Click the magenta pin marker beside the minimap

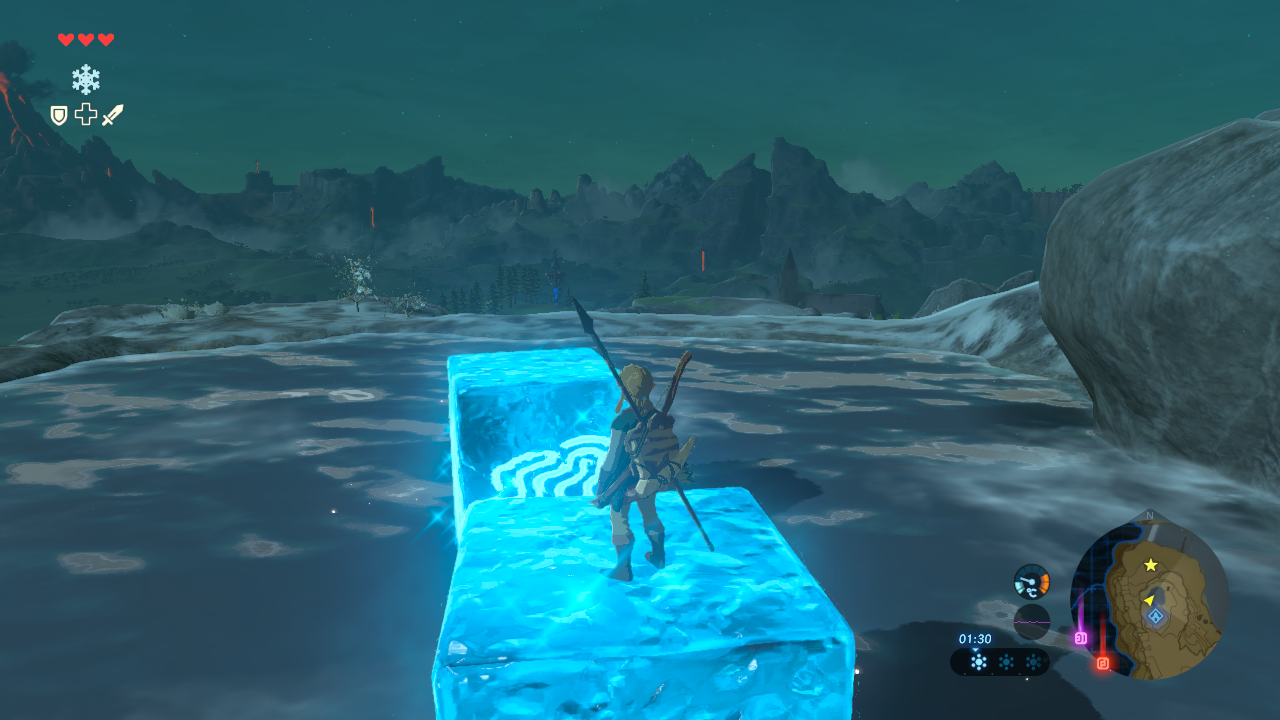[x=1080, y=637]
